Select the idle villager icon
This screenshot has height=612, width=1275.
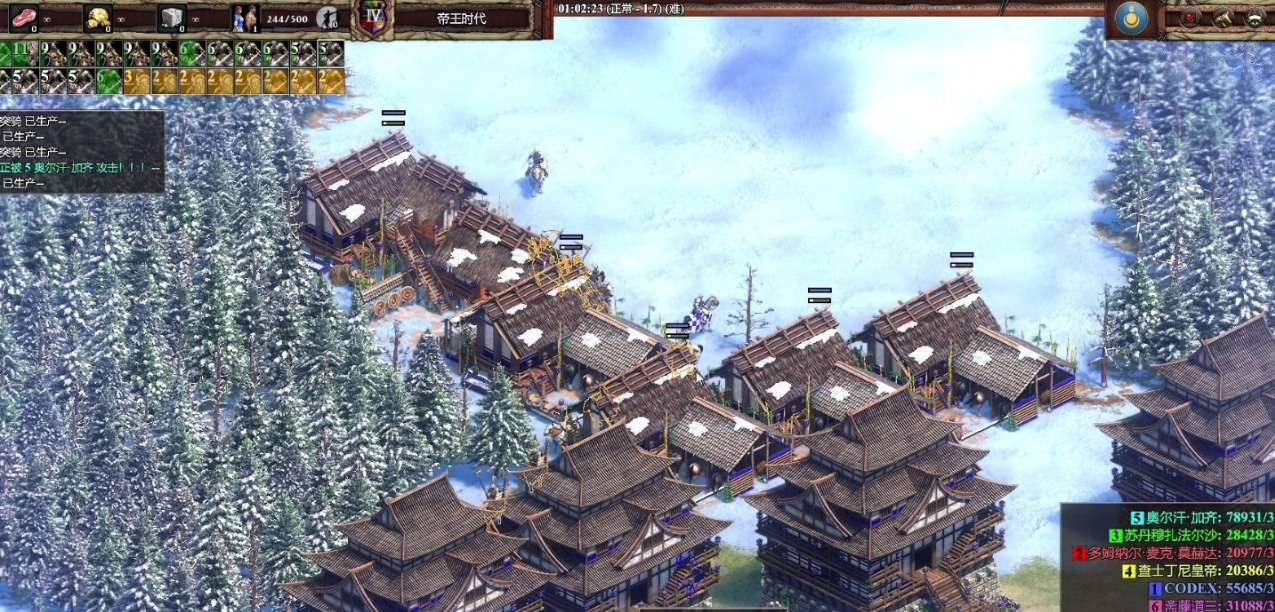tap(327, 17)
